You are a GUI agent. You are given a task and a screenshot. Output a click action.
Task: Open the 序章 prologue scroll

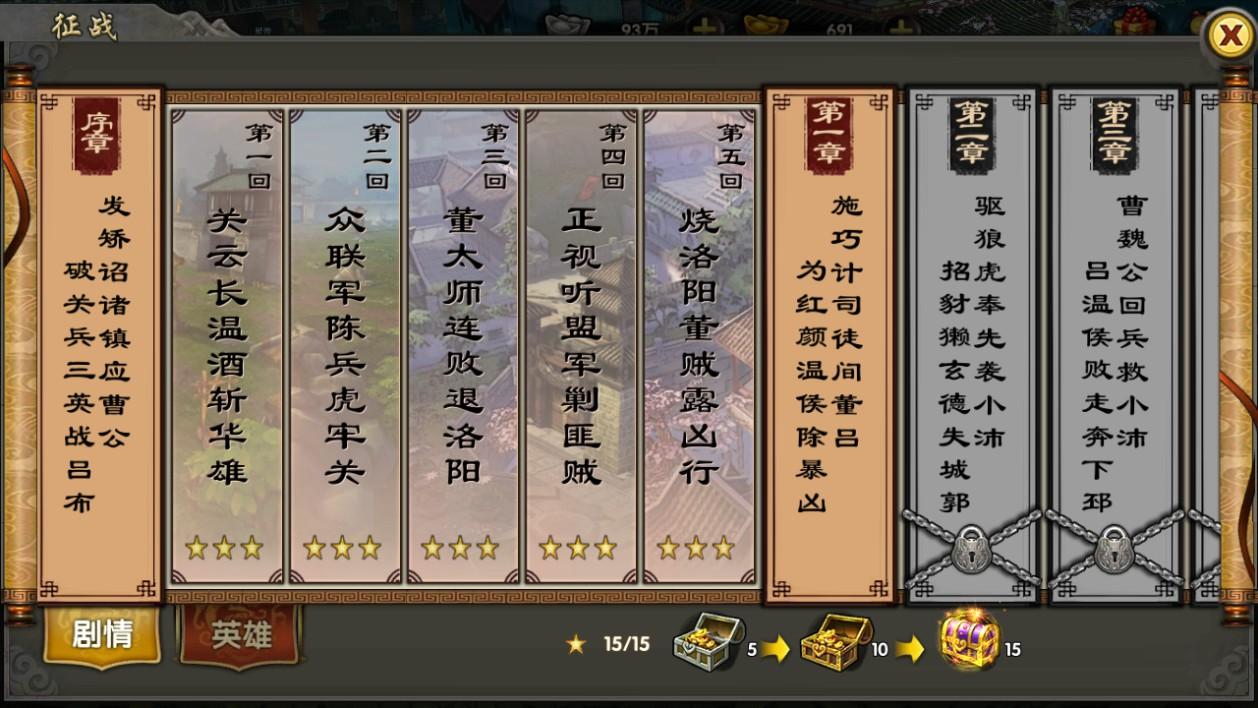coord(100,340)
